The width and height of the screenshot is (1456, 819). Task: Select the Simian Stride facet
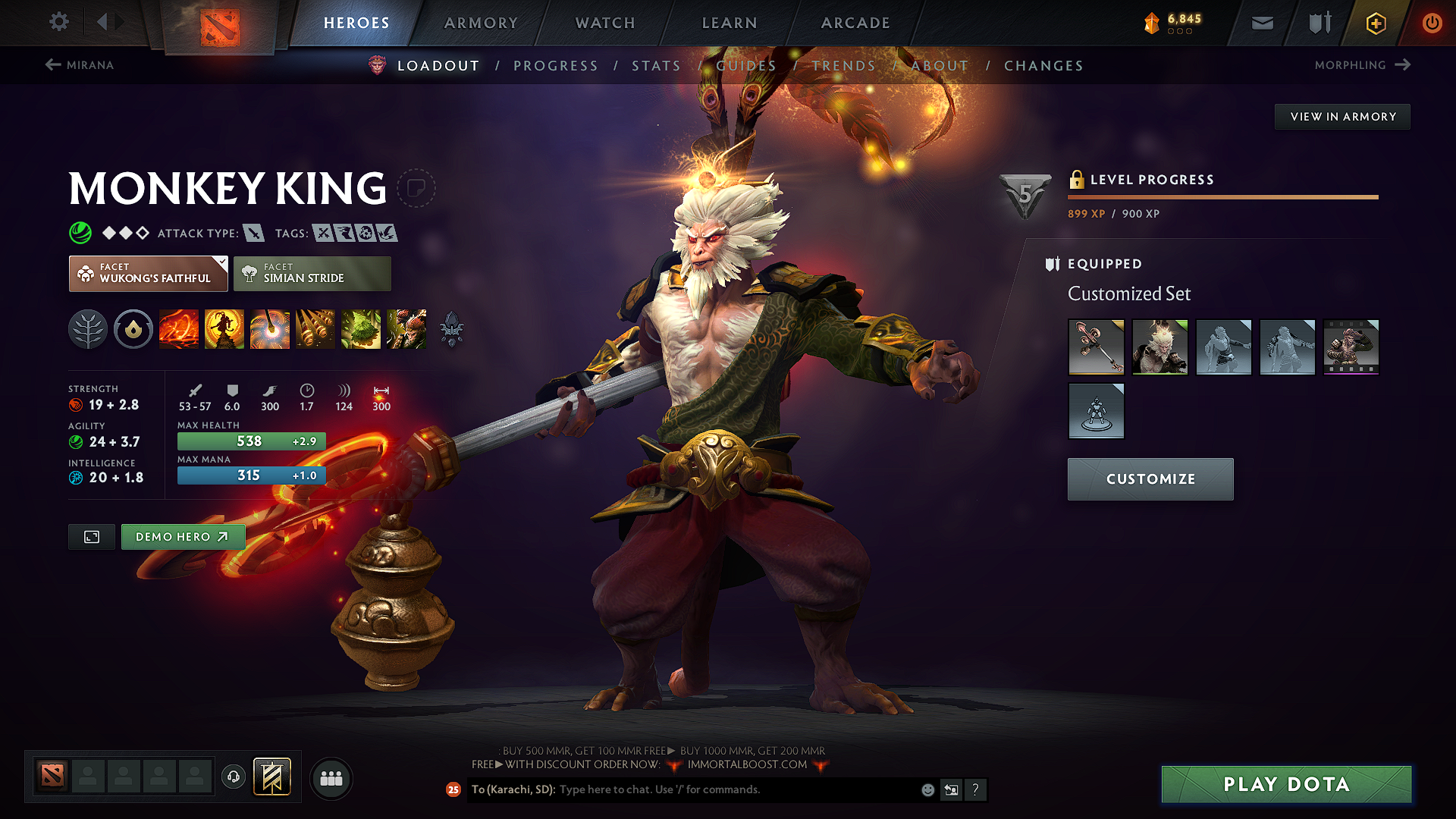312,273
